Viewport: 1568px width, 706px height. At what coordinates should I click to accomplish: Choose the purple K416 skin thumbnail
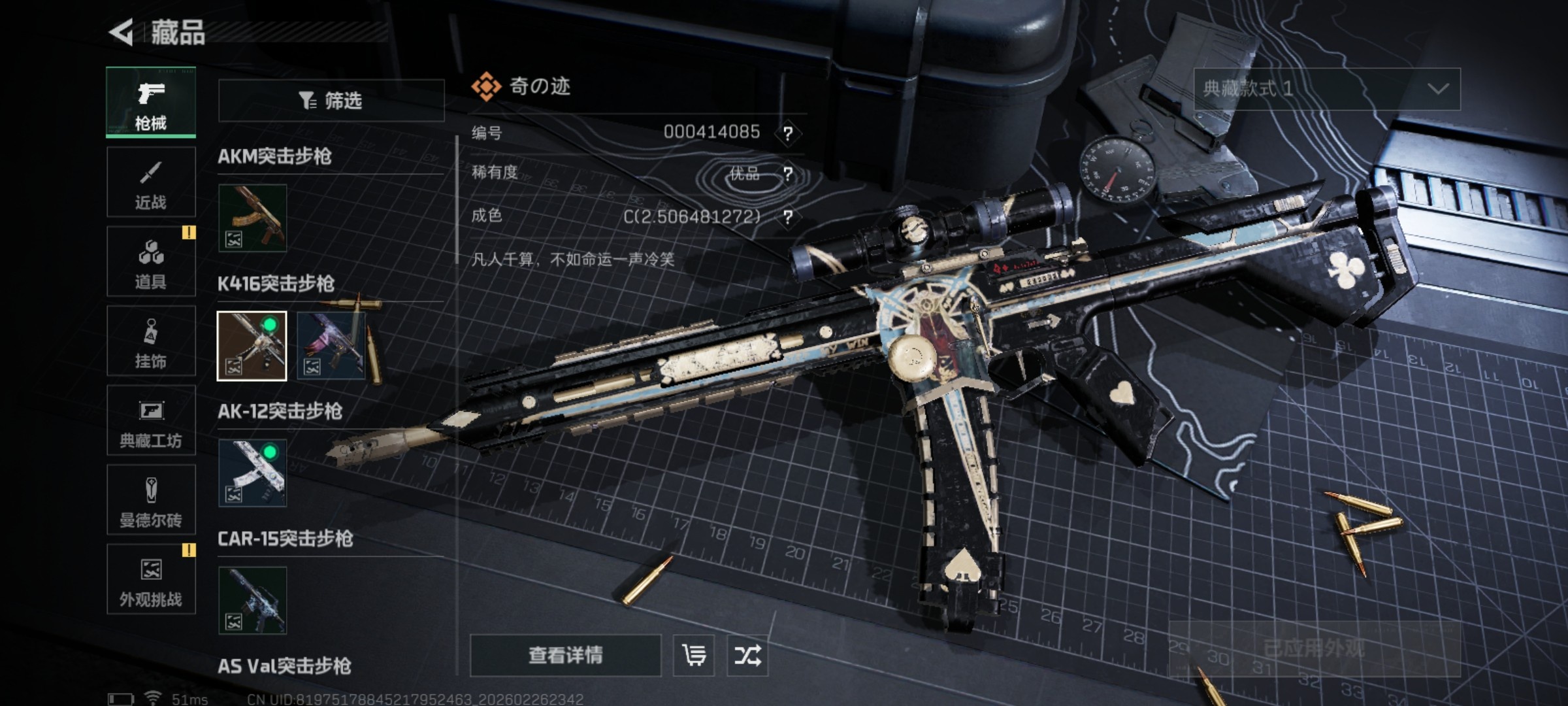coord(331,346)
